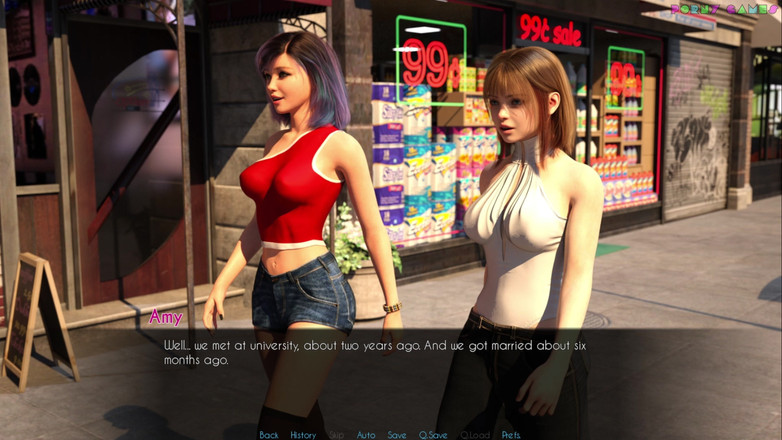Toggle Auto-advance mode

(x=366, y=435)
